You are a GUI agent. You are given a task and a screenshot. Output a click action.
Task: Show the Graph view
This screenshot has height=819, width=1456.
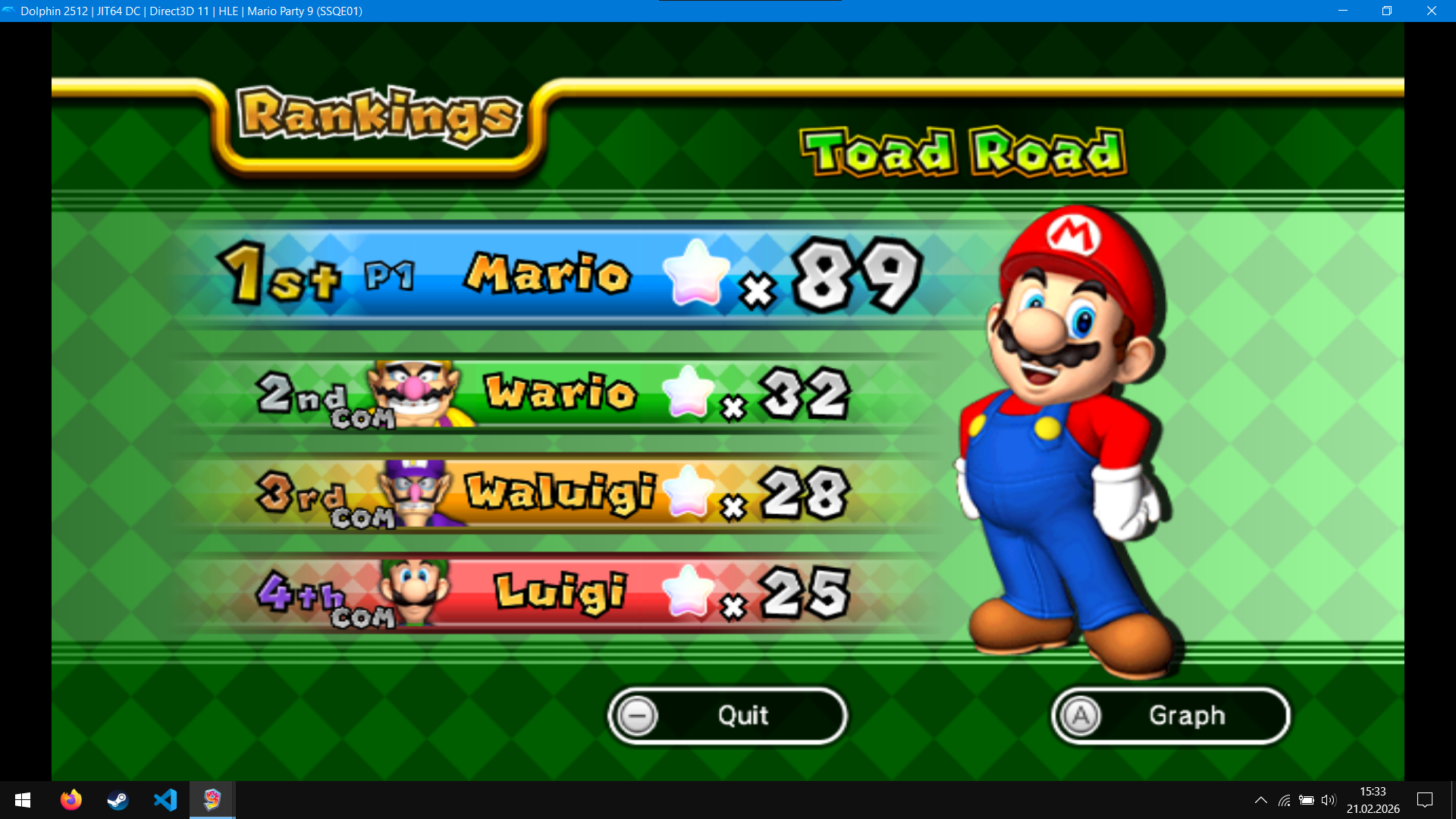coord(1170,715)
